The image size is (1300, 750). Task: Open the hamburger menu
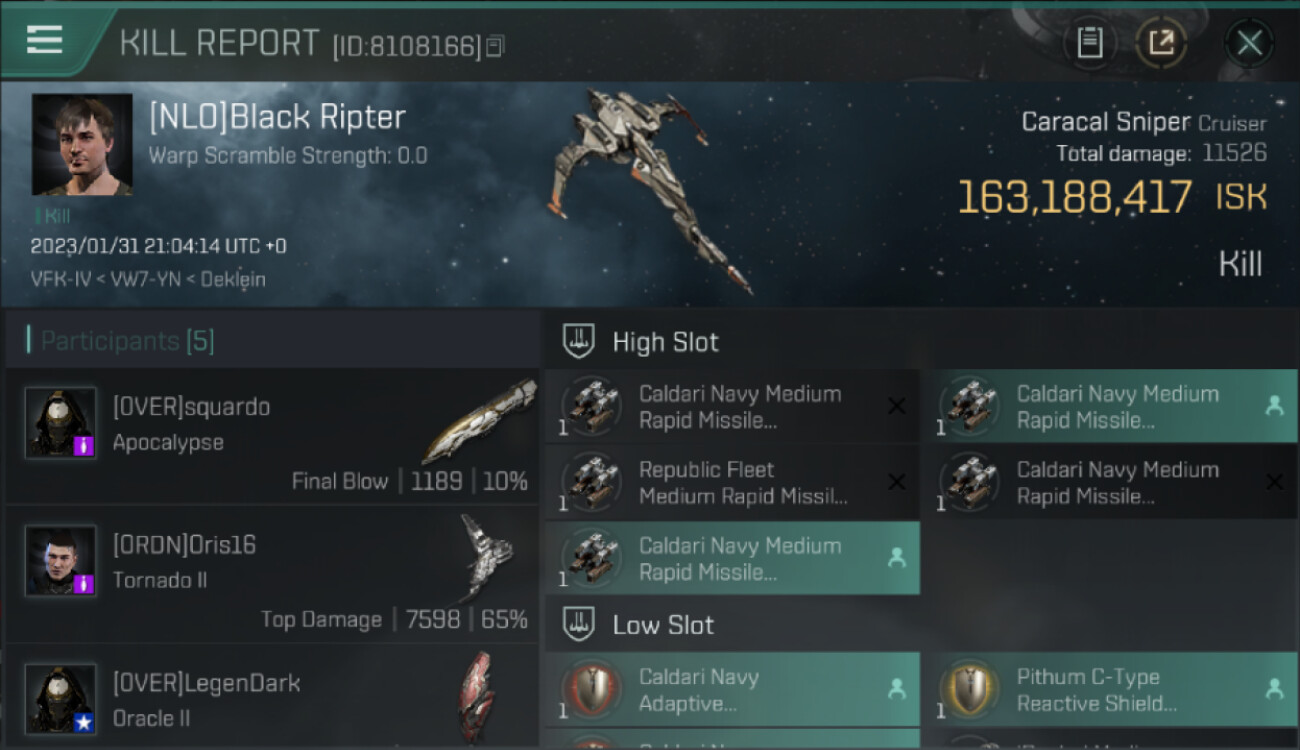point(45,40)
